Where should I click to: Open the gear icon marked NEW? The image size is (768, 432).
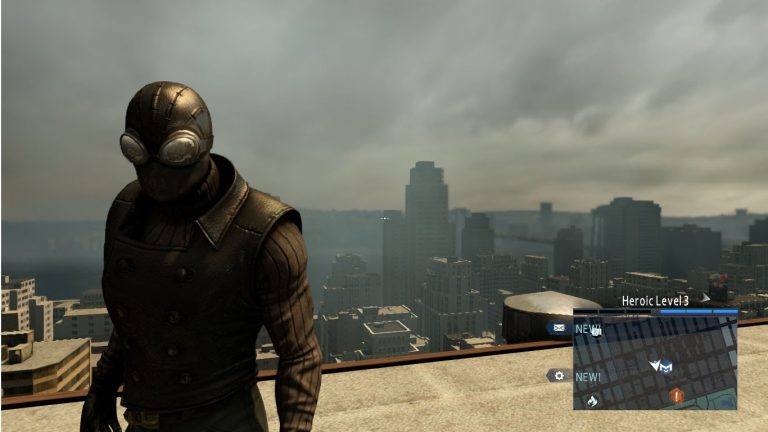tap(560, 376)
